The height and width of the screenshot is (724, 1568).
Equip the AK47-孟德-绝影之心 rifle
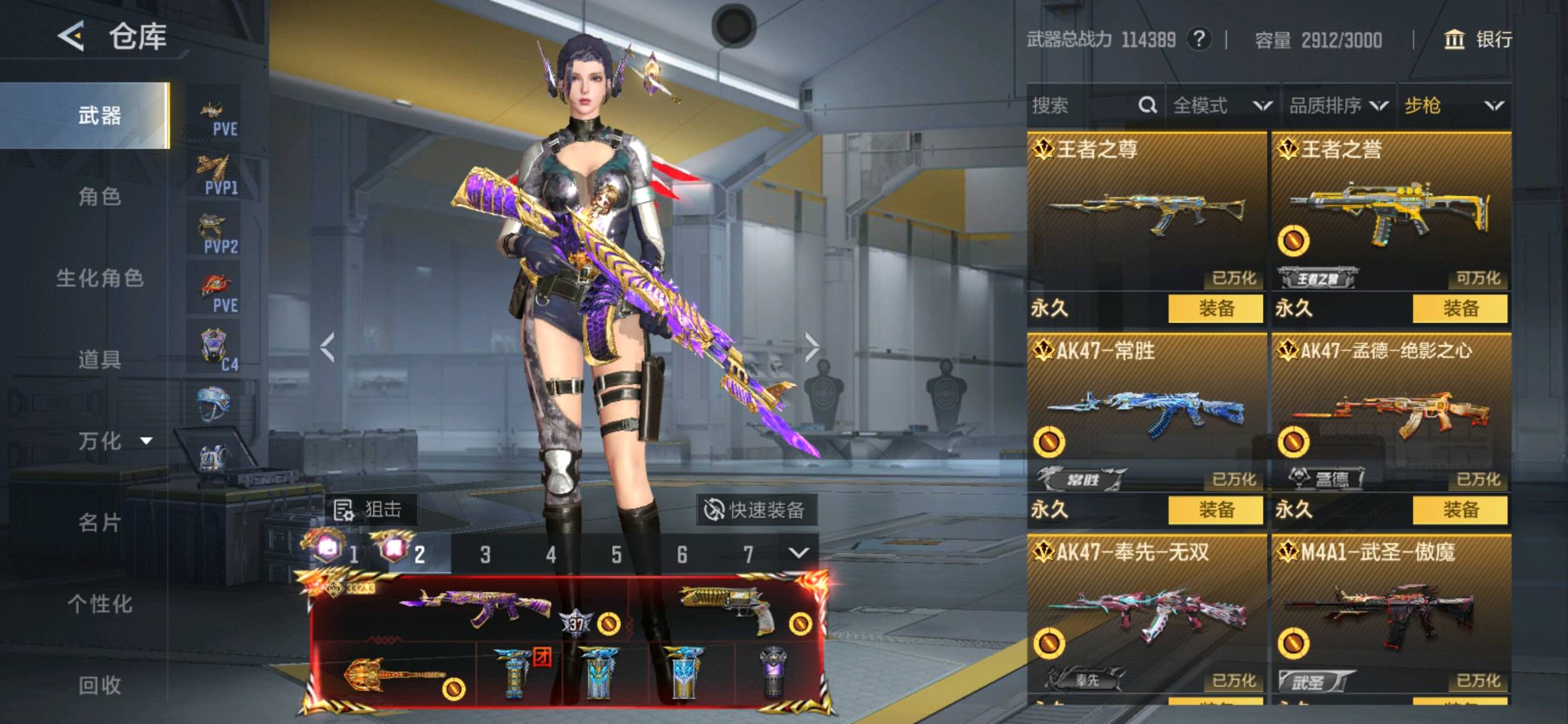(1460, 509)
